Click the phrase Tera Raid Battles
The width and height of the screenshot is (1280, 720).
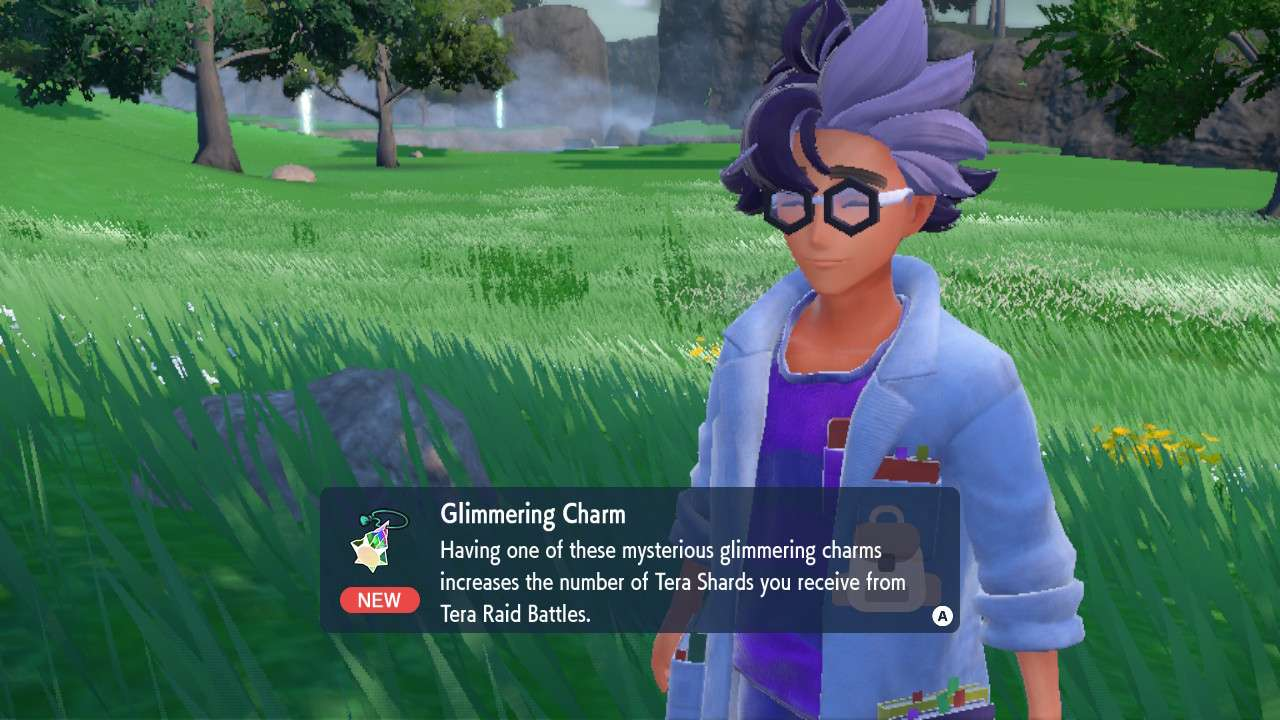pyautogui.click(x=517, y=615)
